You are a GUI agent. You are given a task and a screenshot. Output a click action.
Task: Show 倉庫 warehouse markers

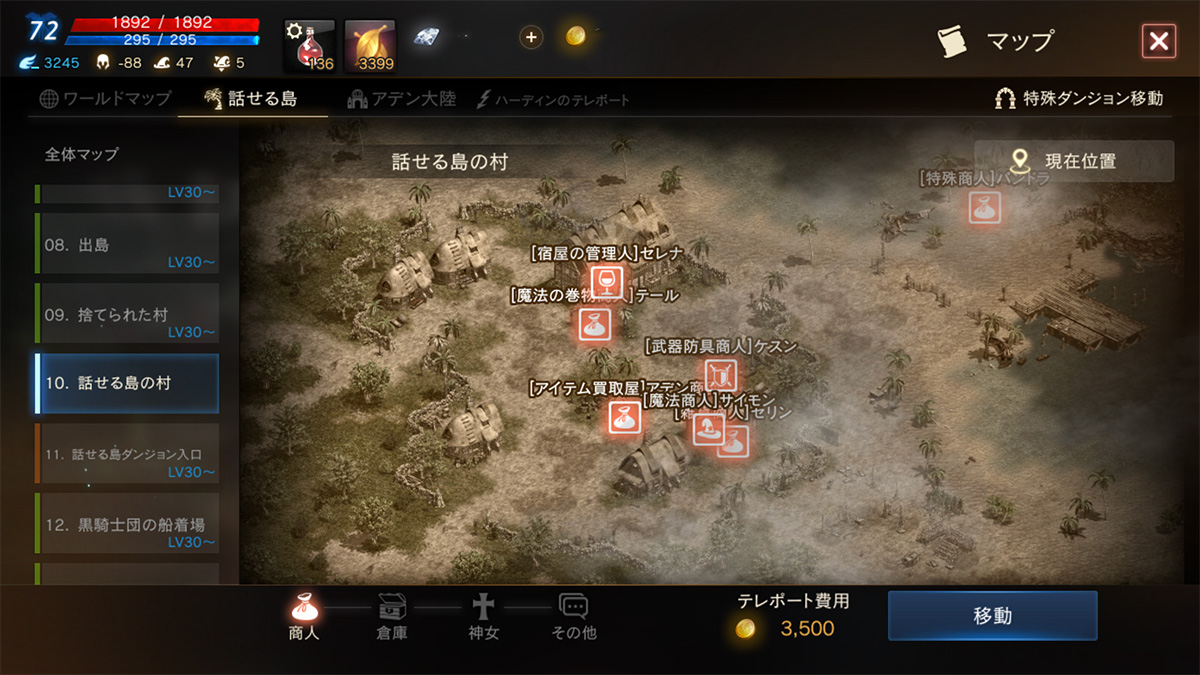point(392,616)
